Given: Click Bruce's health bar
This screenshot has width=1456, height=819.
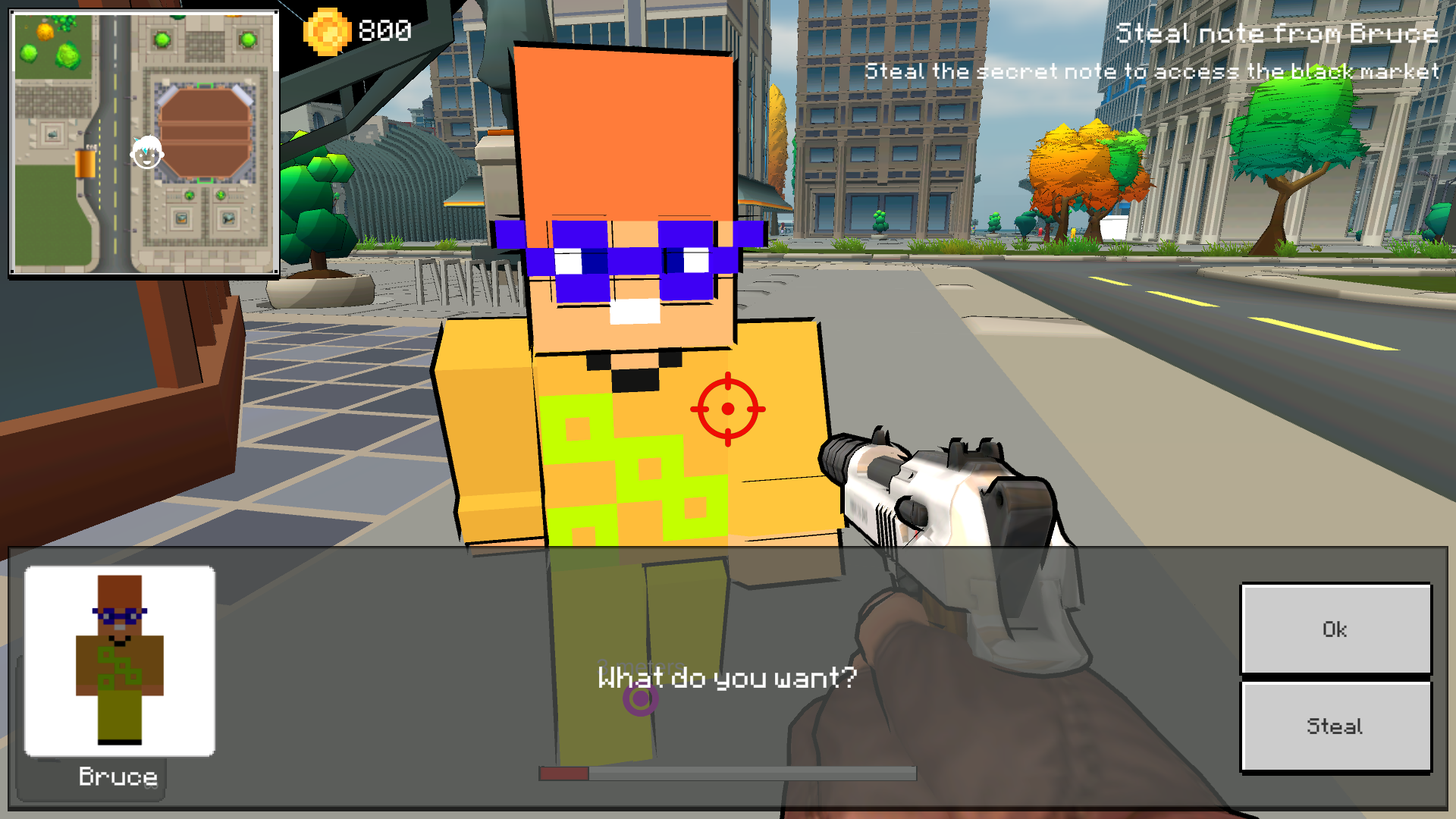Looking at the screenshot, I should tap(728, 774).
